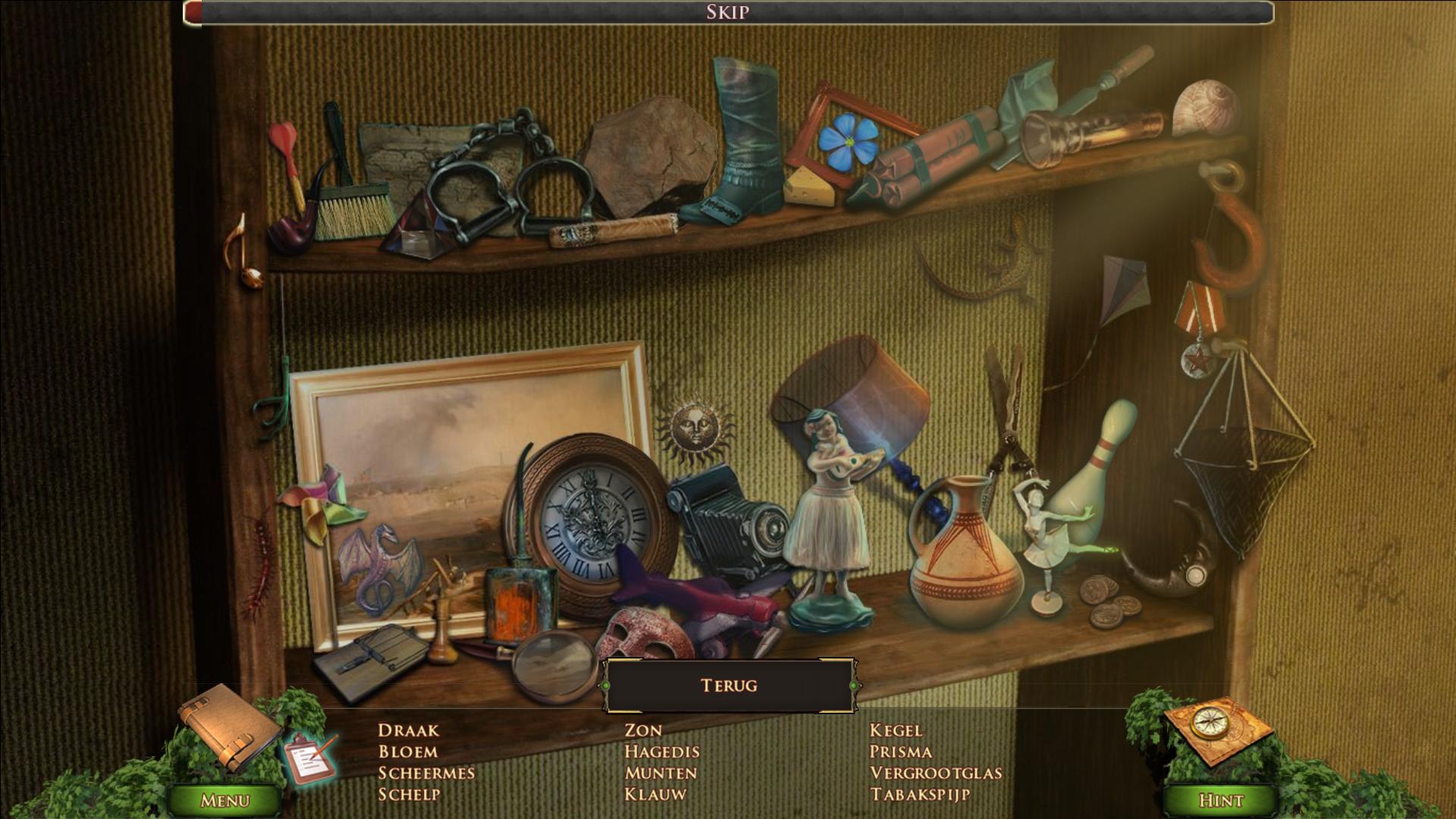Grab the seashell on the top shelf

(x=1204, y=108)
